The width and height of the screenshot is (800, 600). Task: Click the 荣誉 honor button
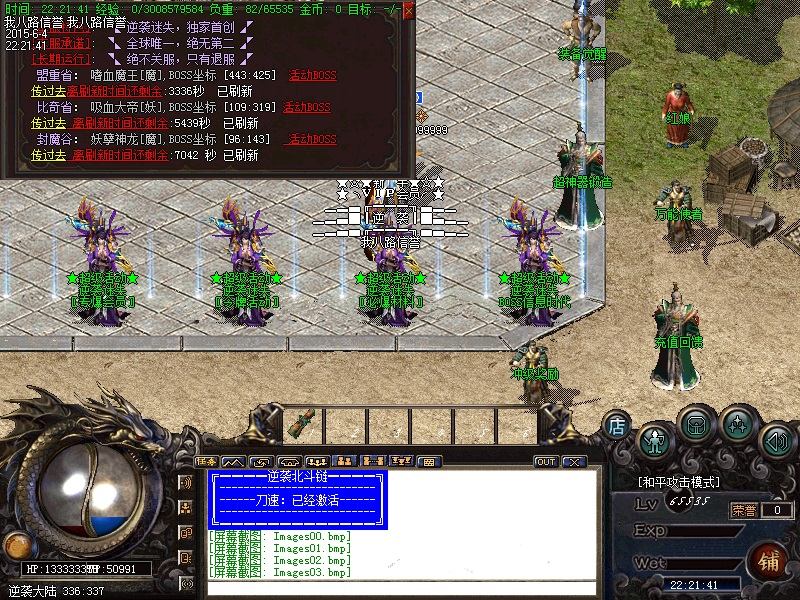744,510
